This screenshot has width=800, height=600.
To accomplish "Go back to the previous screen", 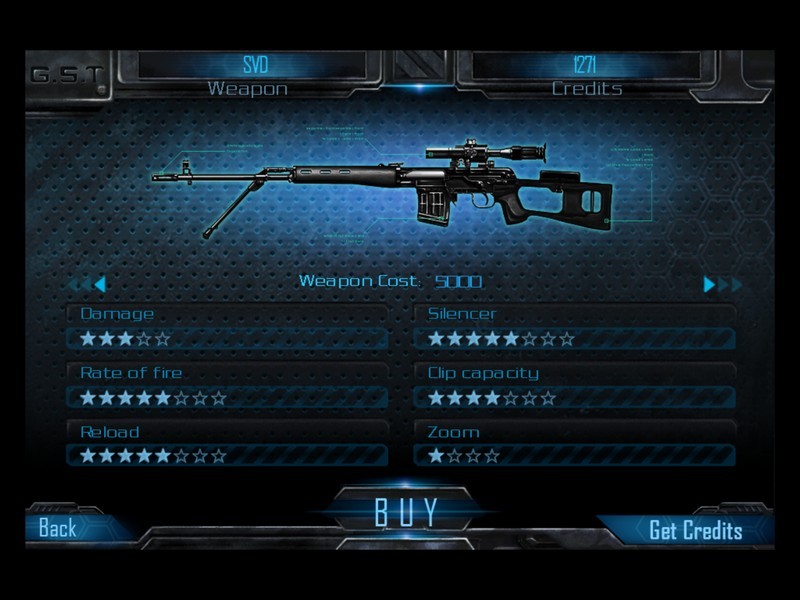I will point(58,528).
